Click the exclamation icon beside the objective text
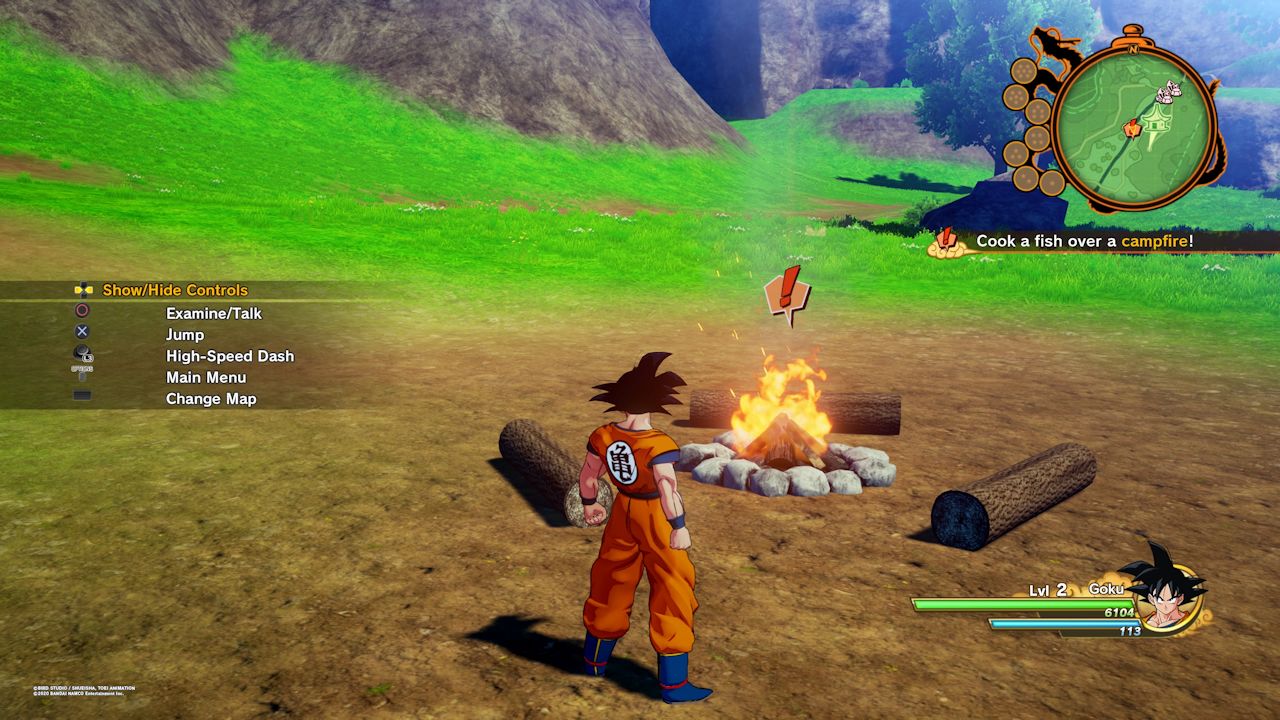The height and width of the screenshot is (720, 1280). coord(946,242)
